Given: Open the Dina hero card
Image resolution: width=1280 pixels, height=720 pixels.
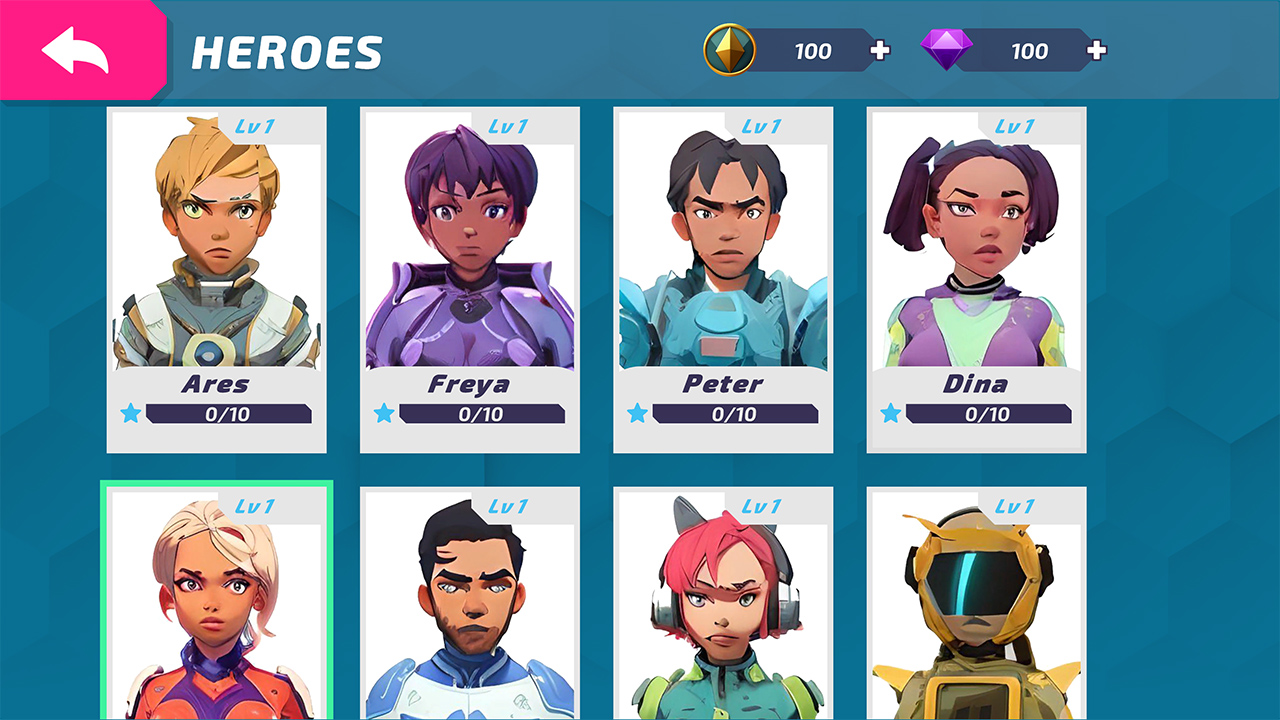Looking at the screenshot, I should 976,280.
